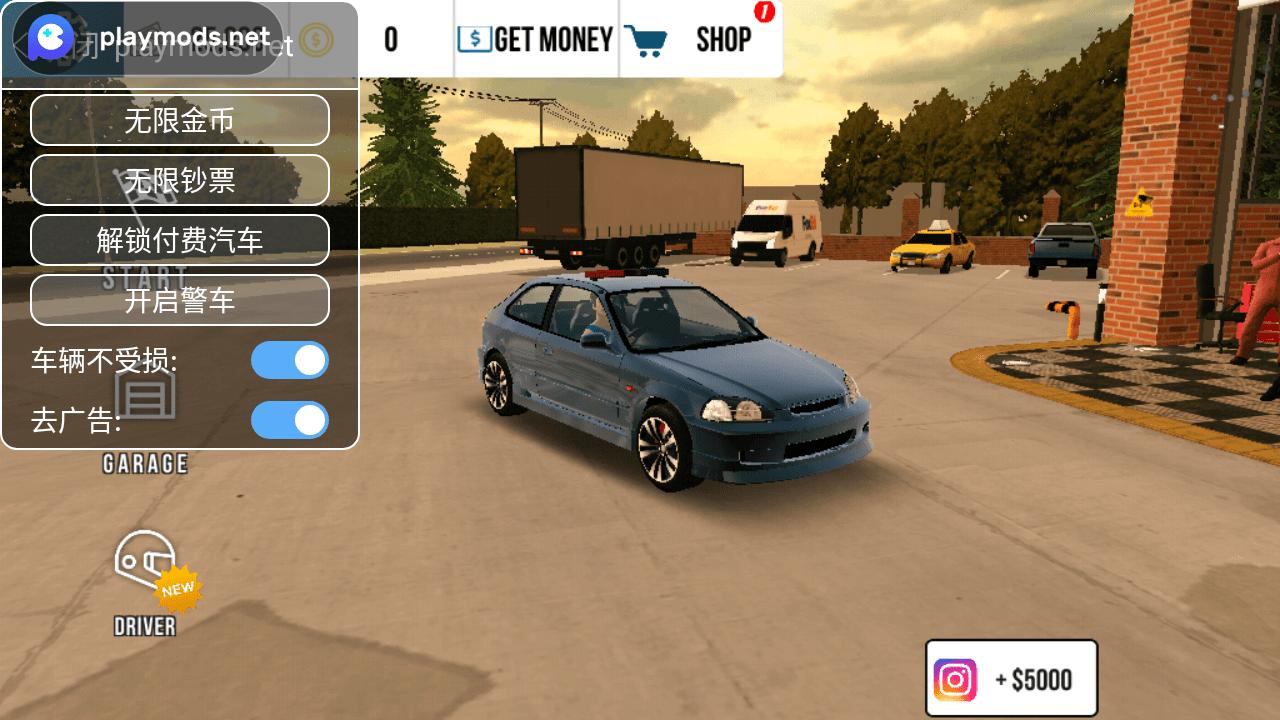The image size is (1280, 720).
Task: Toggle the 车辆不受损 no vehicle damage switch
Action: click(289, 360)
